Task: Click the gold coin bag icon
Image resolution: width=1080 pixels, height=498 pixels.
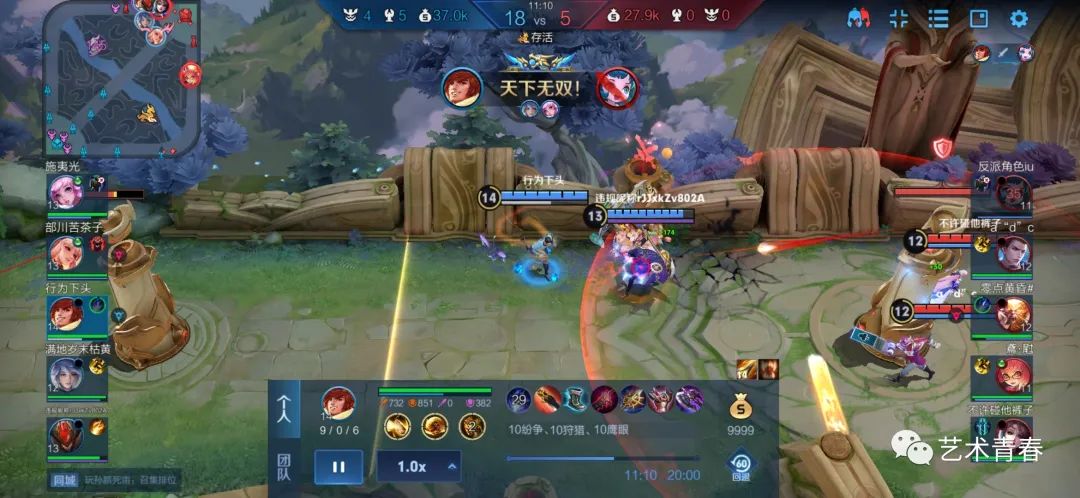Action: pos(739,406)
